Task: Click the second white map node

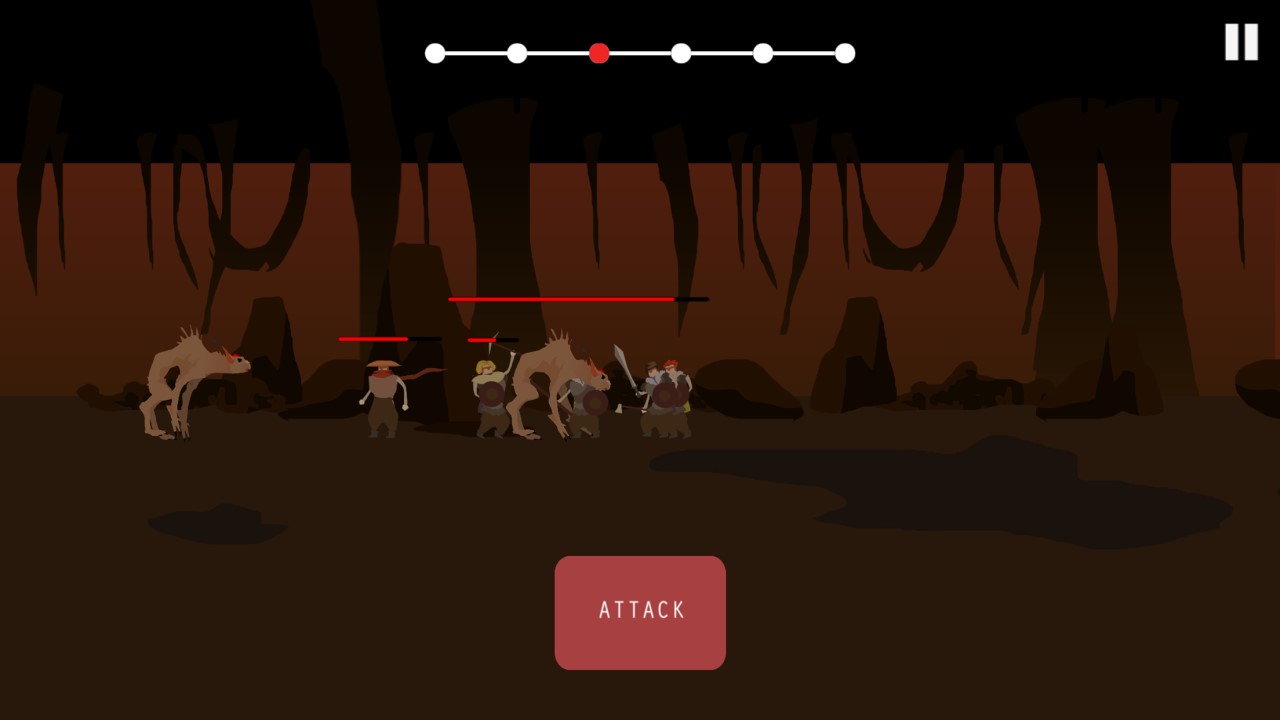Action: tap(517, 53)
